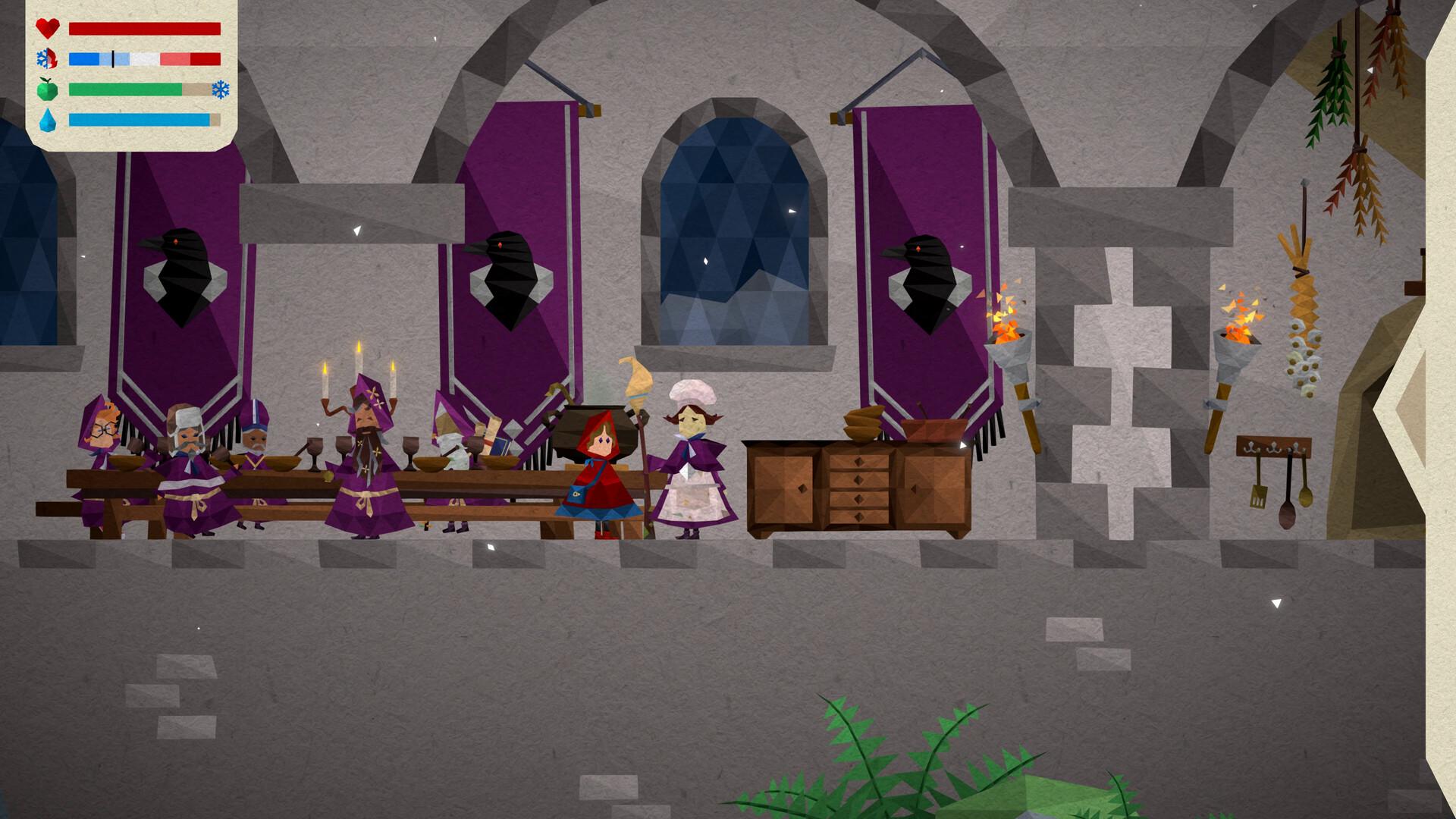Viewport: 1456px width, 819px height.
Task: Click the snowflake at the hunger bar's end
Action: click(x=220, y=89)
